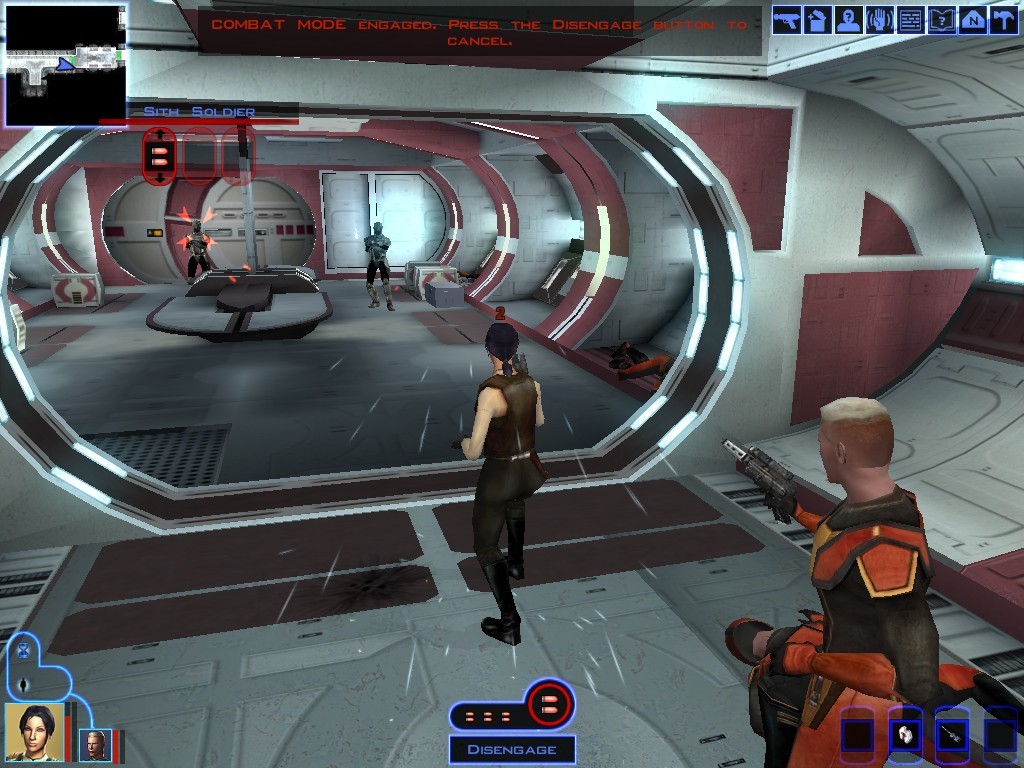Click the minimap in the corner

[x=64, y=64]
